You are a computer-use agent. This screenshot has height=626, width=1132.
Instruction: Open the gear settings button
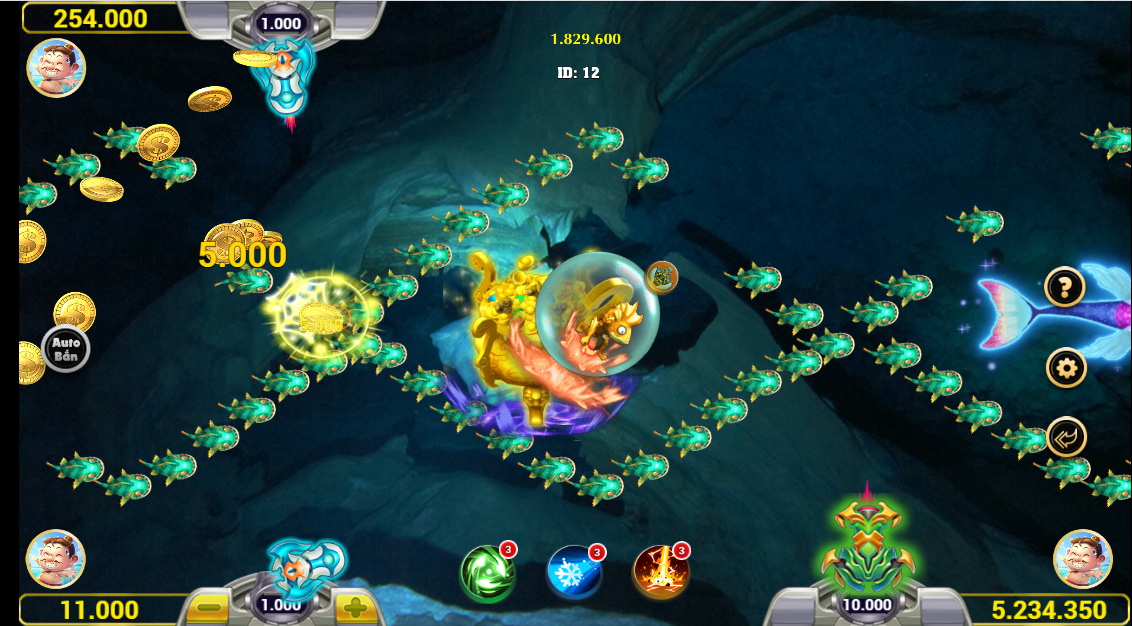(x=1066, y=368)
